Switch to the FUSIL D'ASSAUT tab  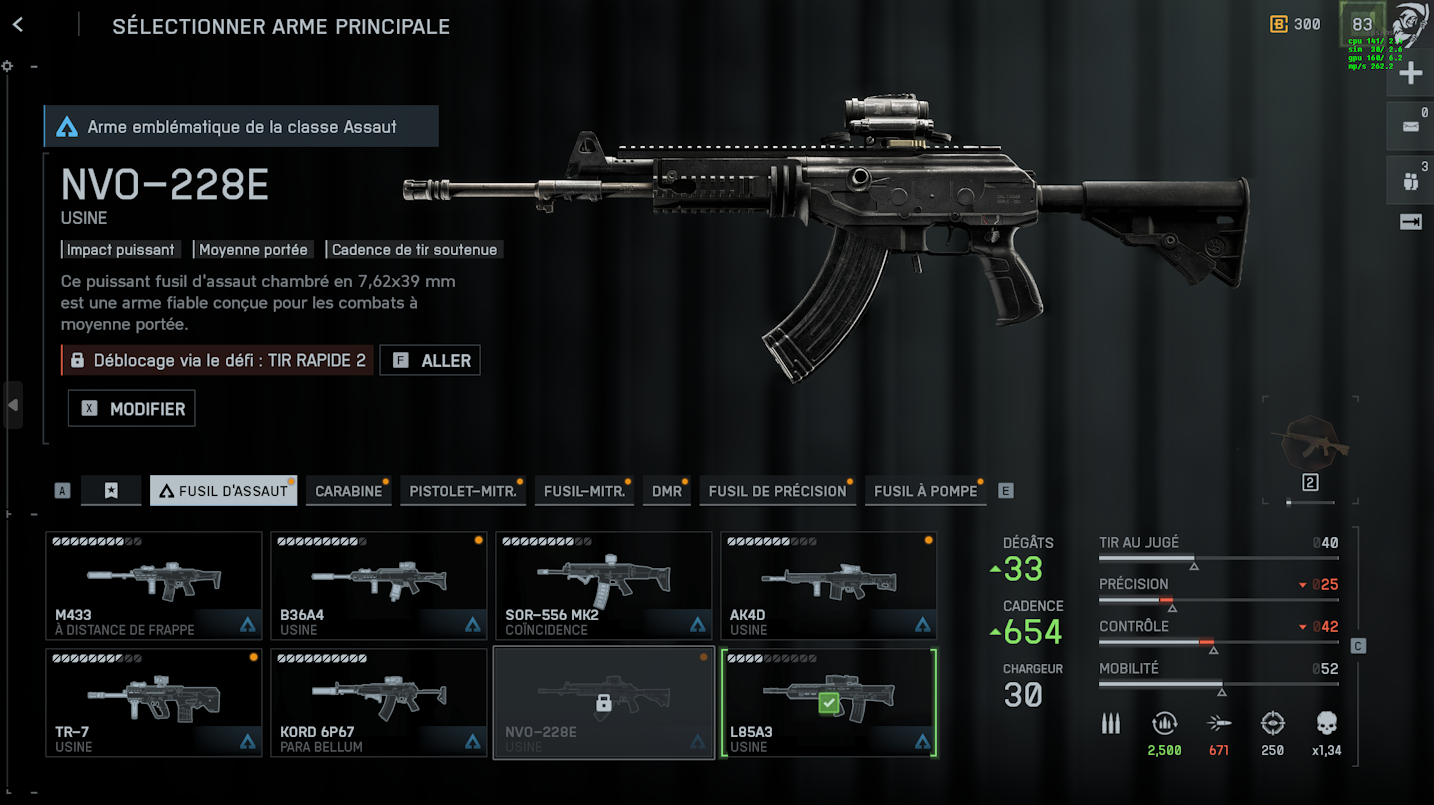click(223, 491)
